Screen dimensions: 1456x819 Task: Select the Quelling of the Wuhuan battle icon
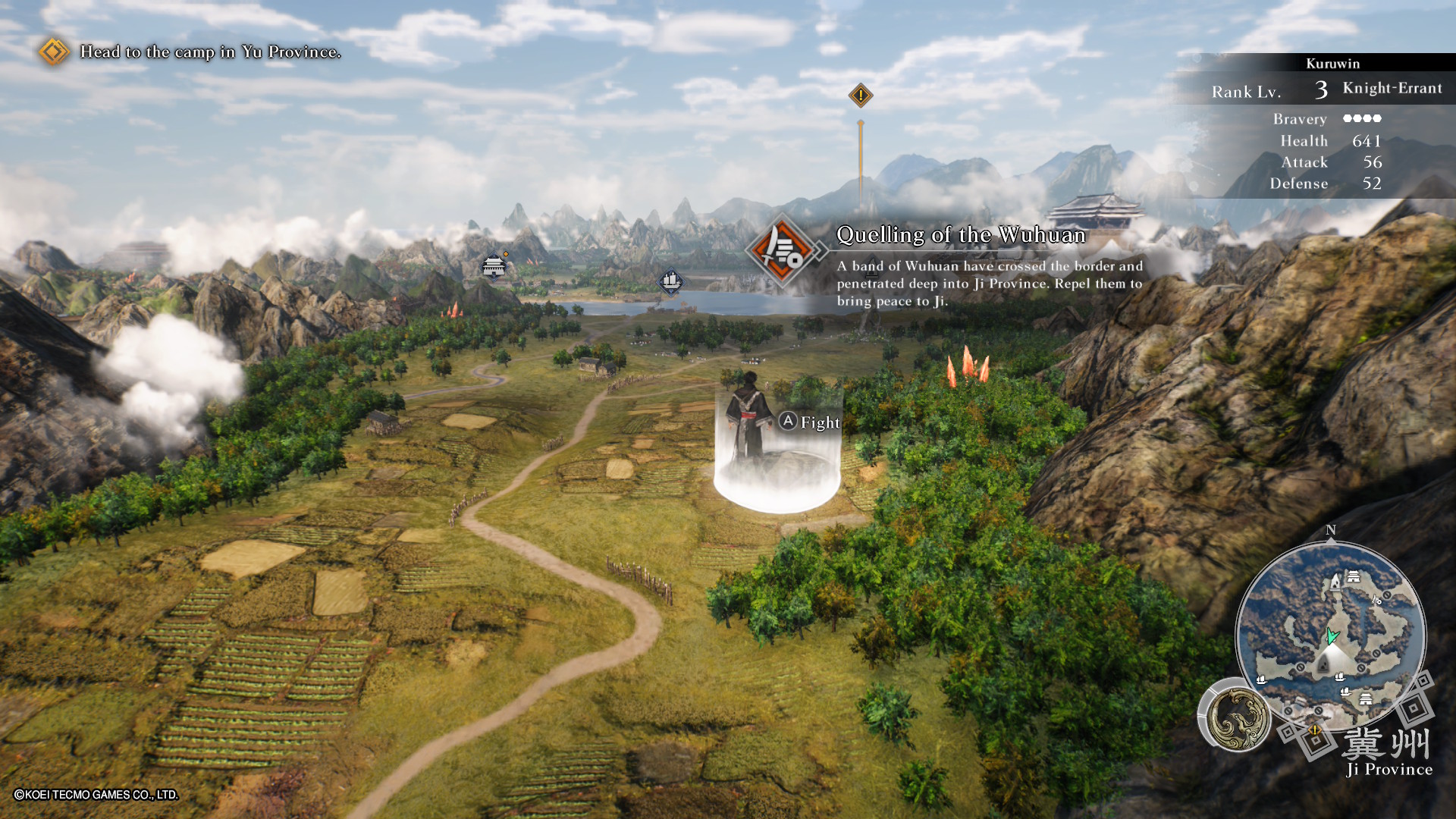pyautogui.click(x=782, y=249)
